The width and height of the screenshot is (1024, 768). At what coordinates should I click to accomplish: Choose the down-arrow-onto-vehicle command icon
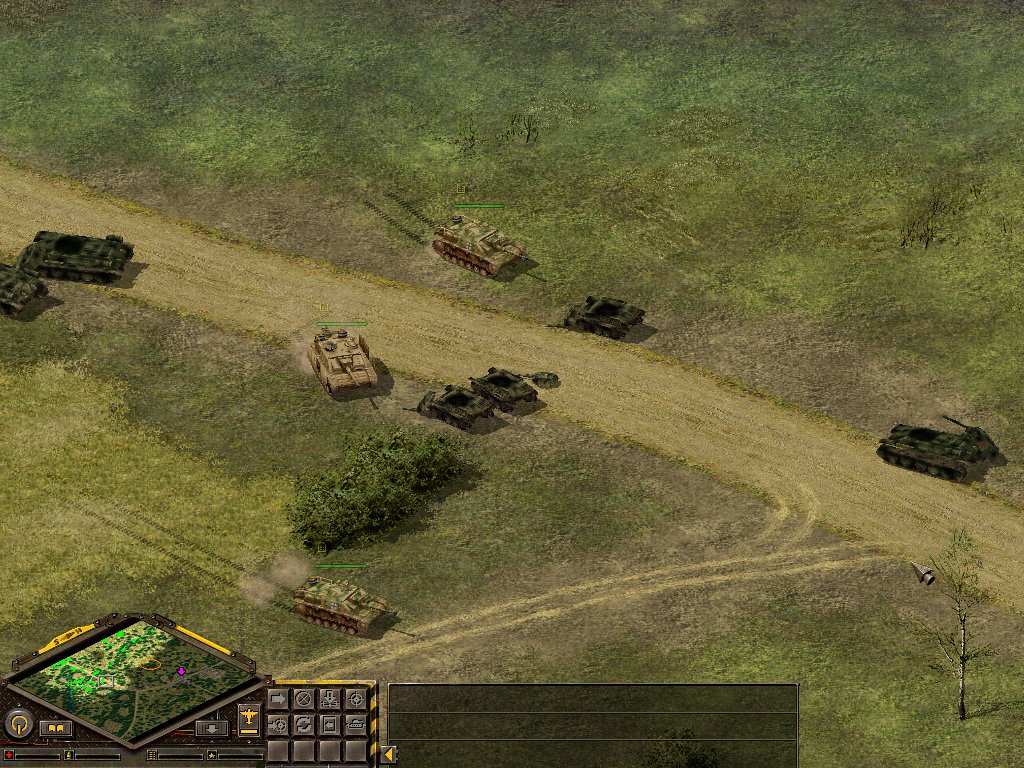[330, 699]
